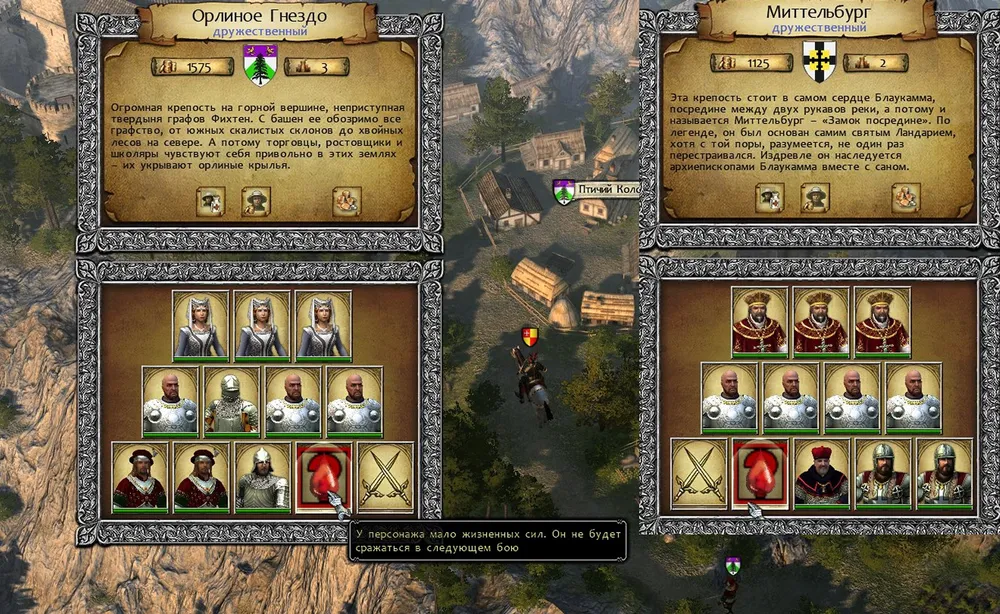The height and width of the screenshot is (614, 1000).
Task: Click the medic icon in Орлиное Гнездо panel
Action: (x=211, y=202)
